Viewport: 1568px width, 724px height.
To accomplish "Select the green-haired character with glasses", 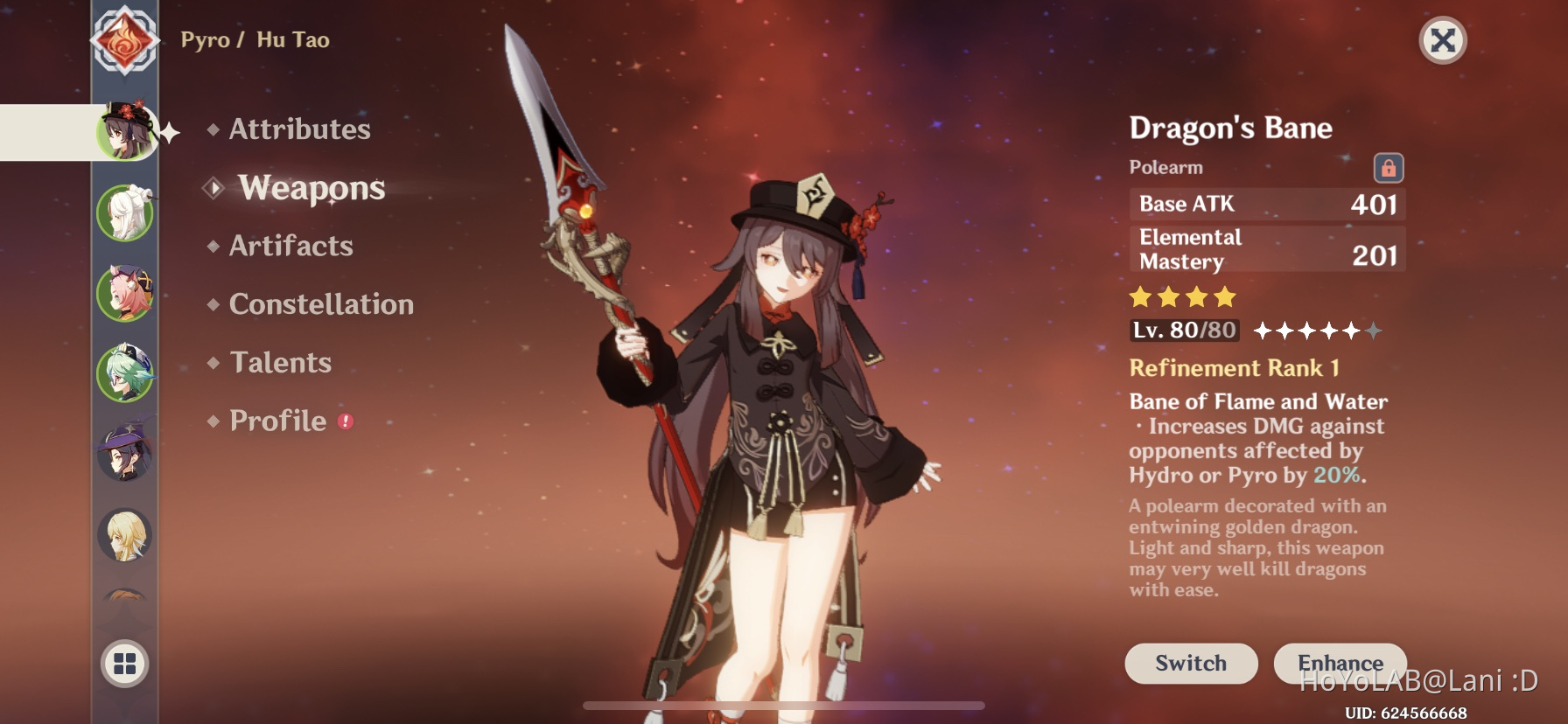I will coord(125,373).
